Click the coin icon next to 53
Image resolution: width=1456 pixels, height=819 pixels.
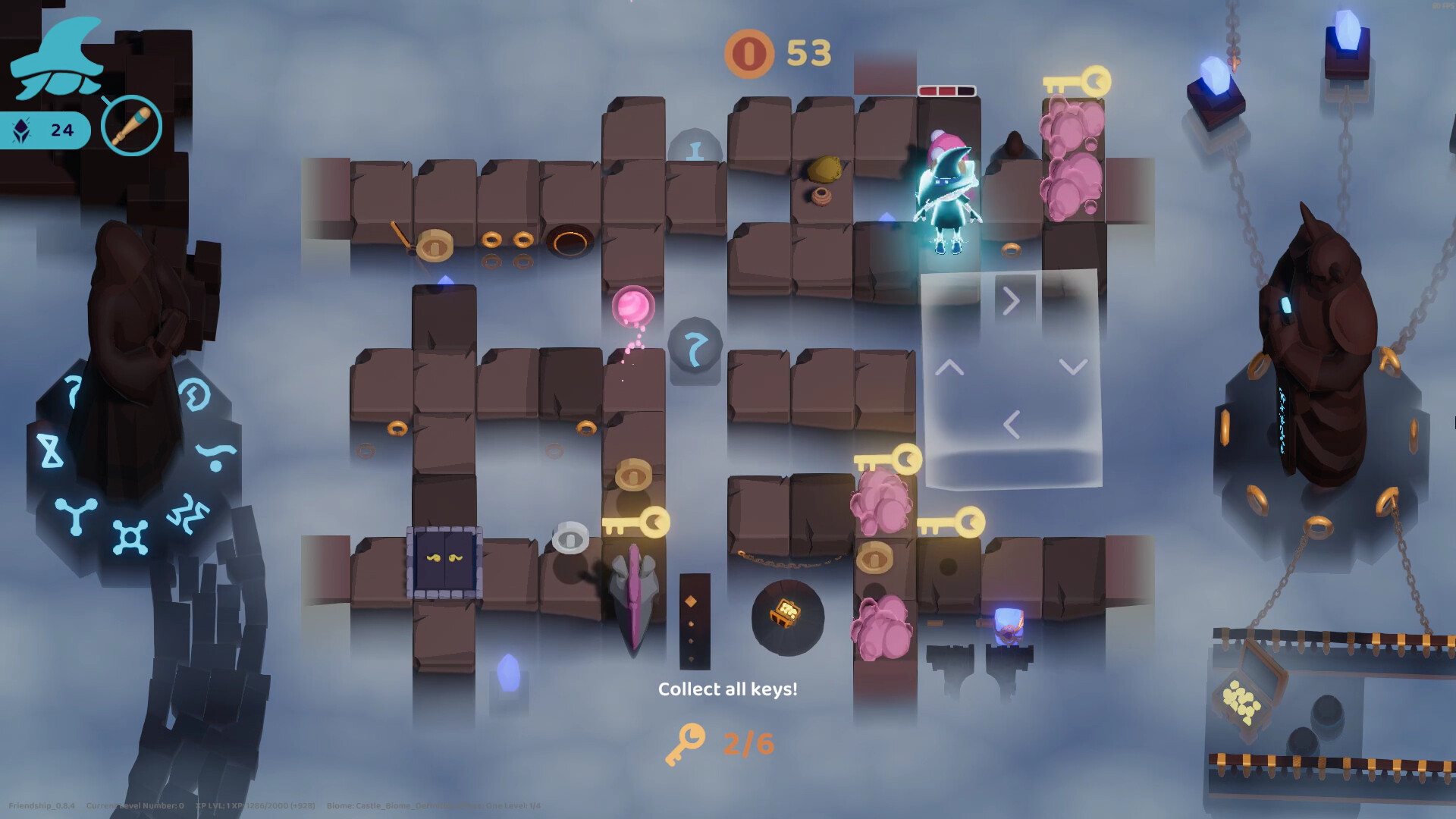tap(749, 54)
